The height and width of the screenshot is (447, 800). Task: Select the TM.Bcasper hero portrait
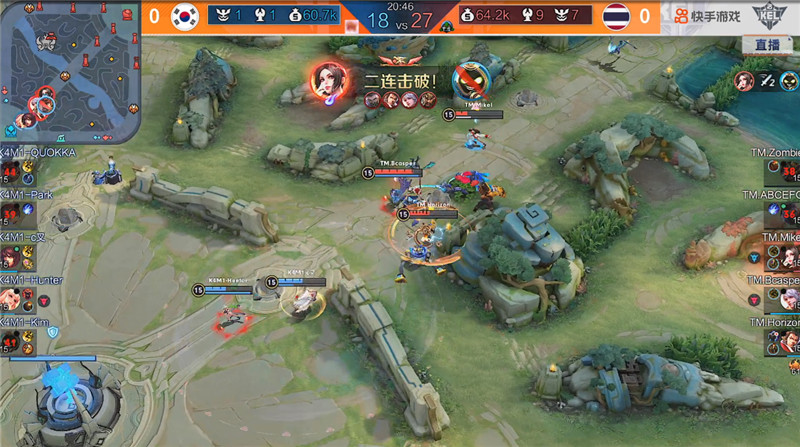coord(789,299)
